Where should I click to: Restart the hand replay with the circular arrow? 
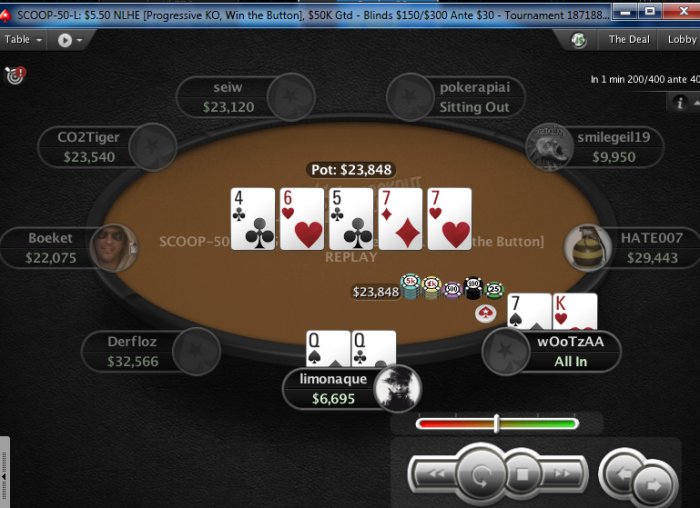[x=479, y=473]
